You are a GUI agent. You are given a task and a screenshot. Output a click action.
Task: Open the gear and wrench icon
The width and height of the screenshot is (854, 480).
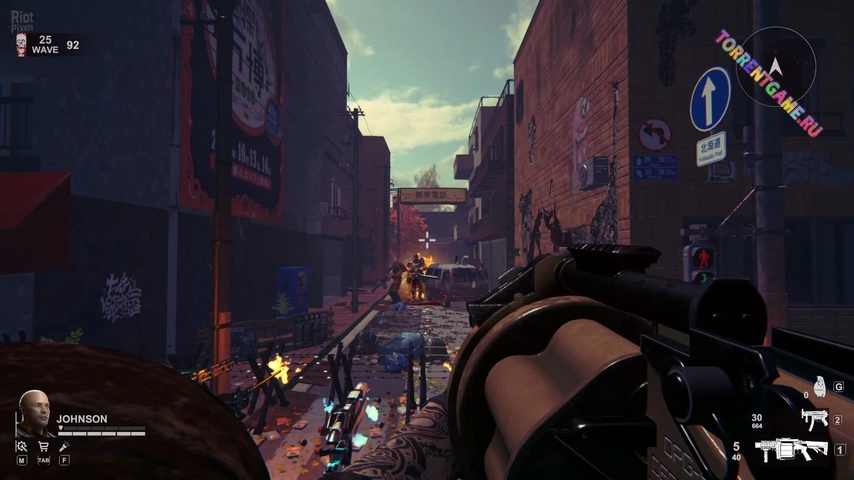tap(22, 447)
